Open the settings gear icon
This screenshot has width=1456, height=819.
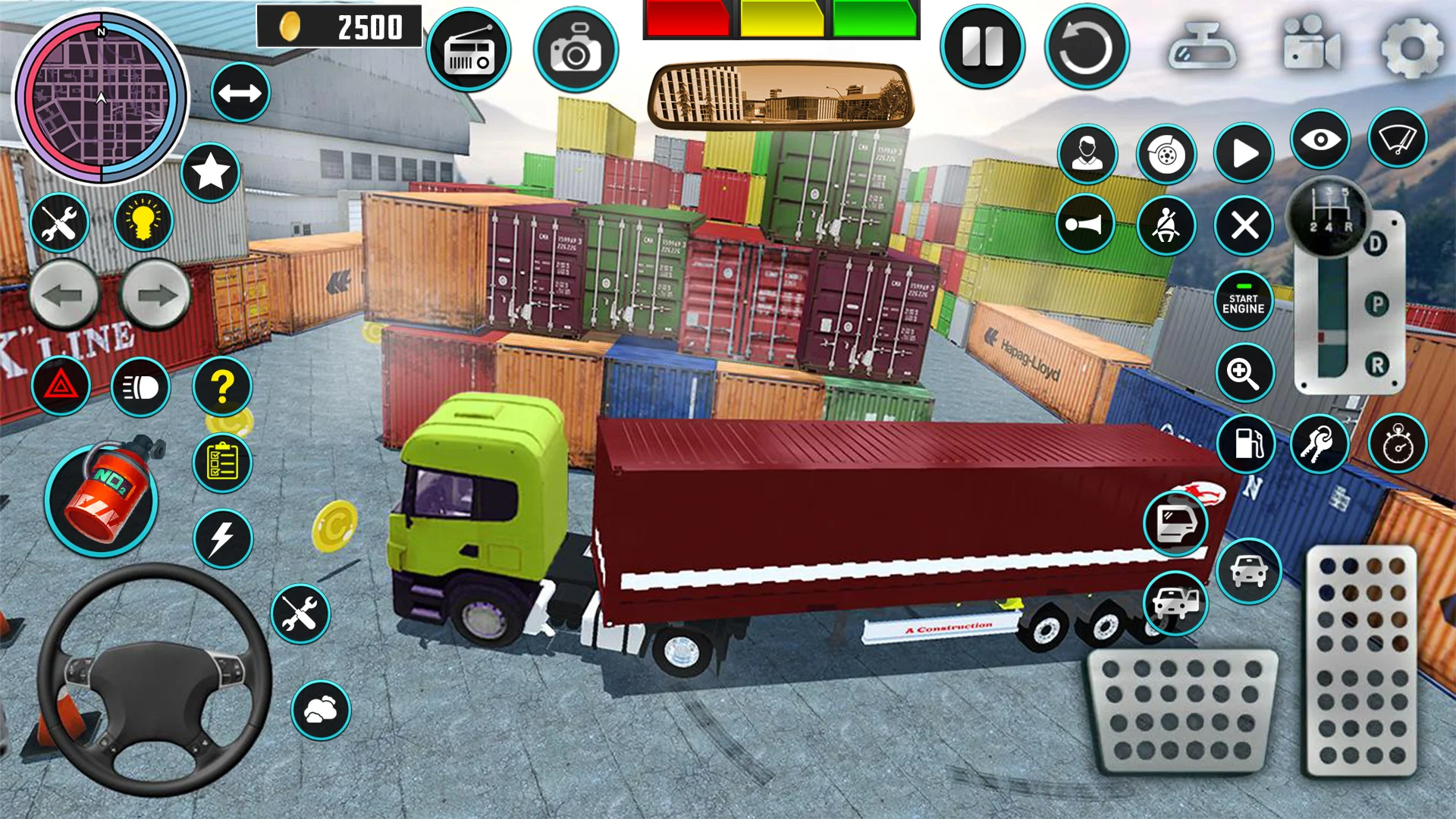click(1412, 49)
